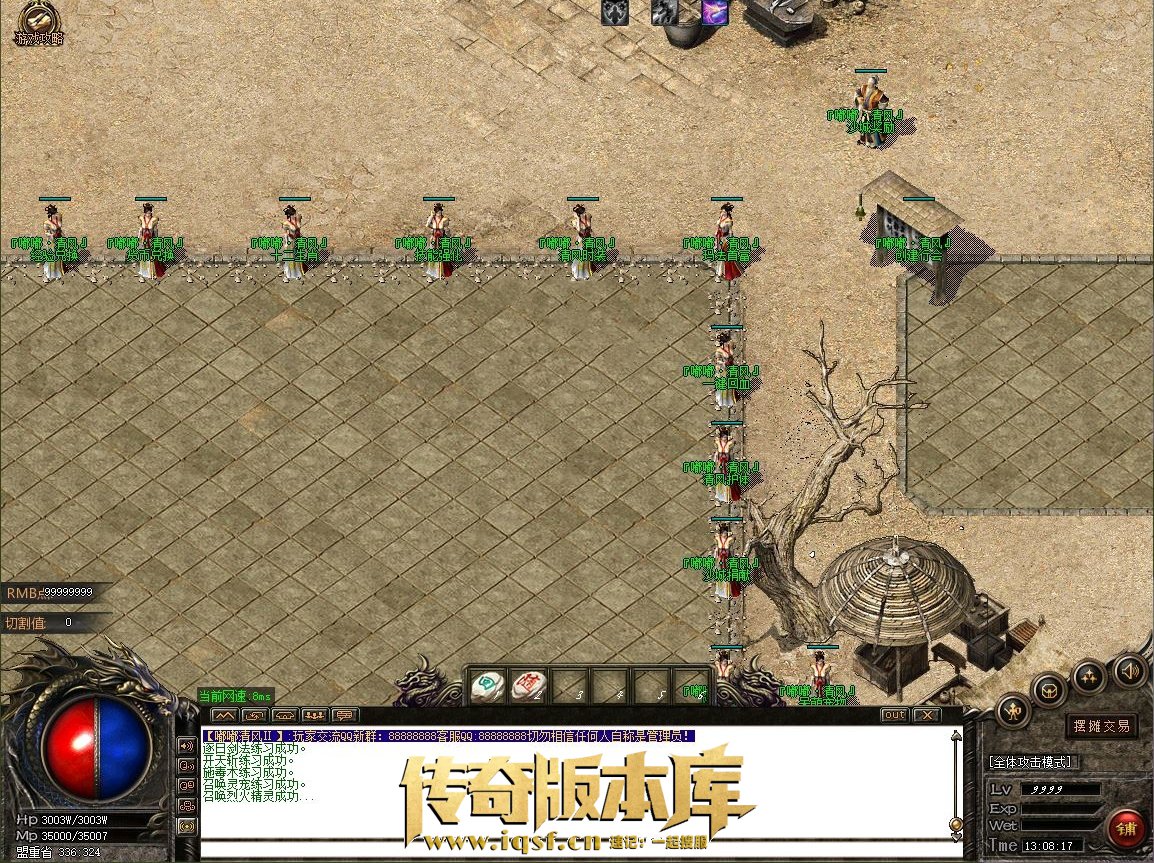Click the speech bubble chat channel button

344,715
